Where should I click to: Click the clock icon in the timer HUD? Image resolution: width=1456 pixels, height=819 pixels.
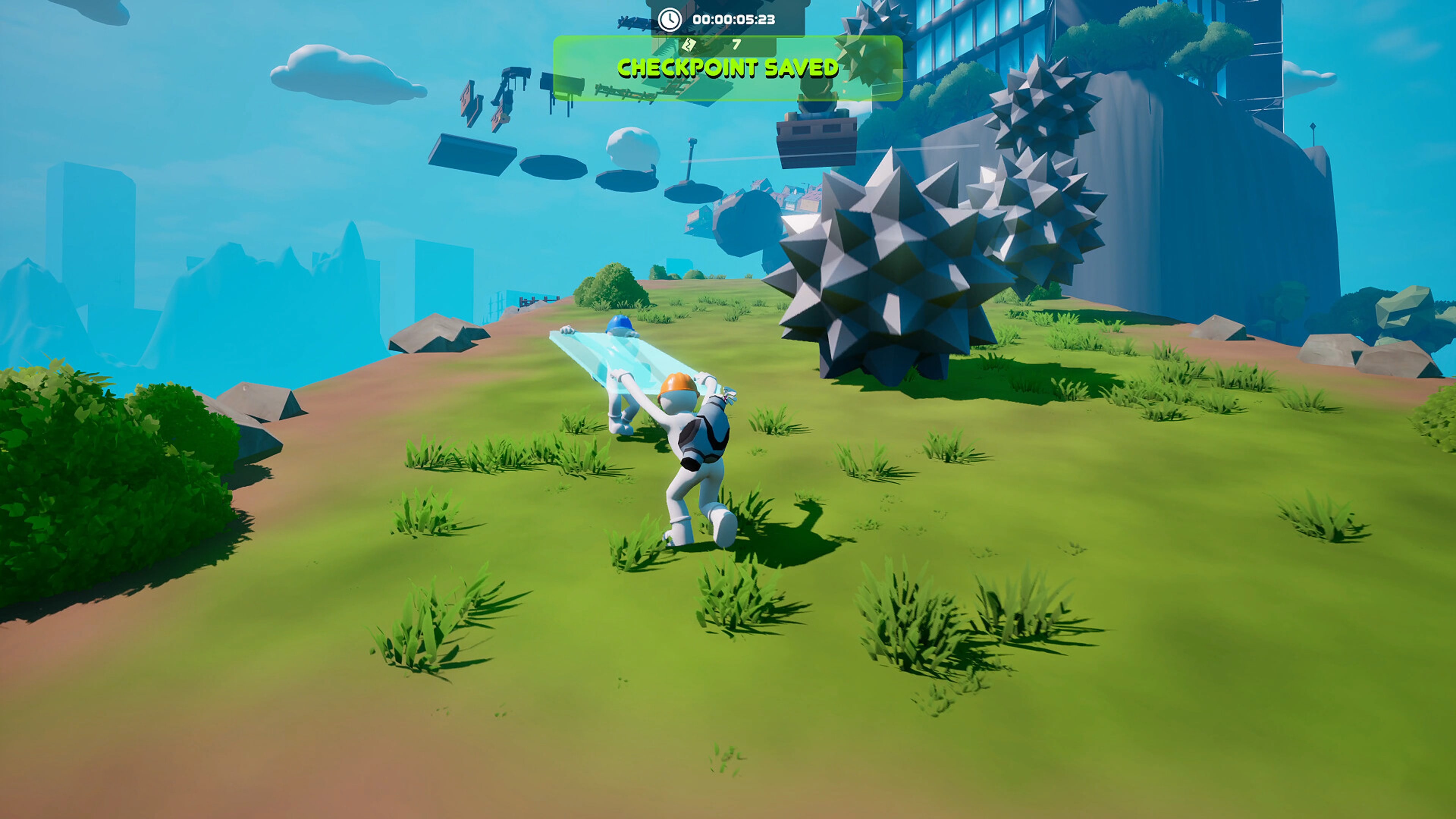[x=669, y=20]
